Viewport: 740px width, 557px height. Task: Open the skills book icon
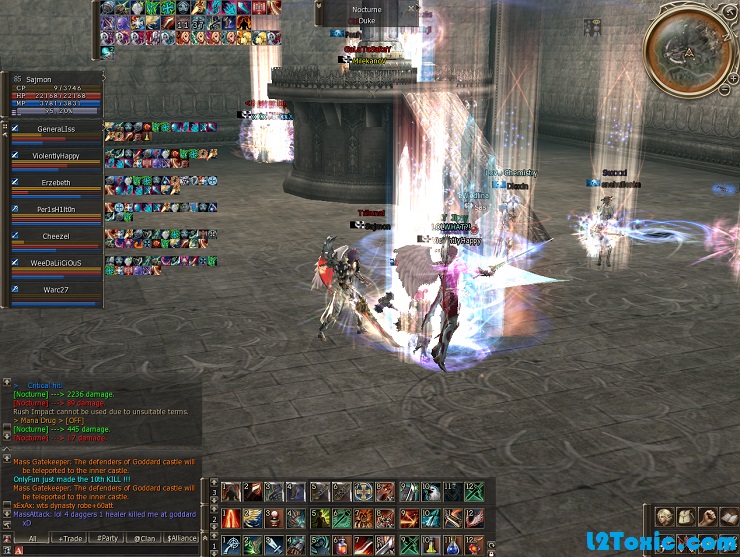coord(728,516)
